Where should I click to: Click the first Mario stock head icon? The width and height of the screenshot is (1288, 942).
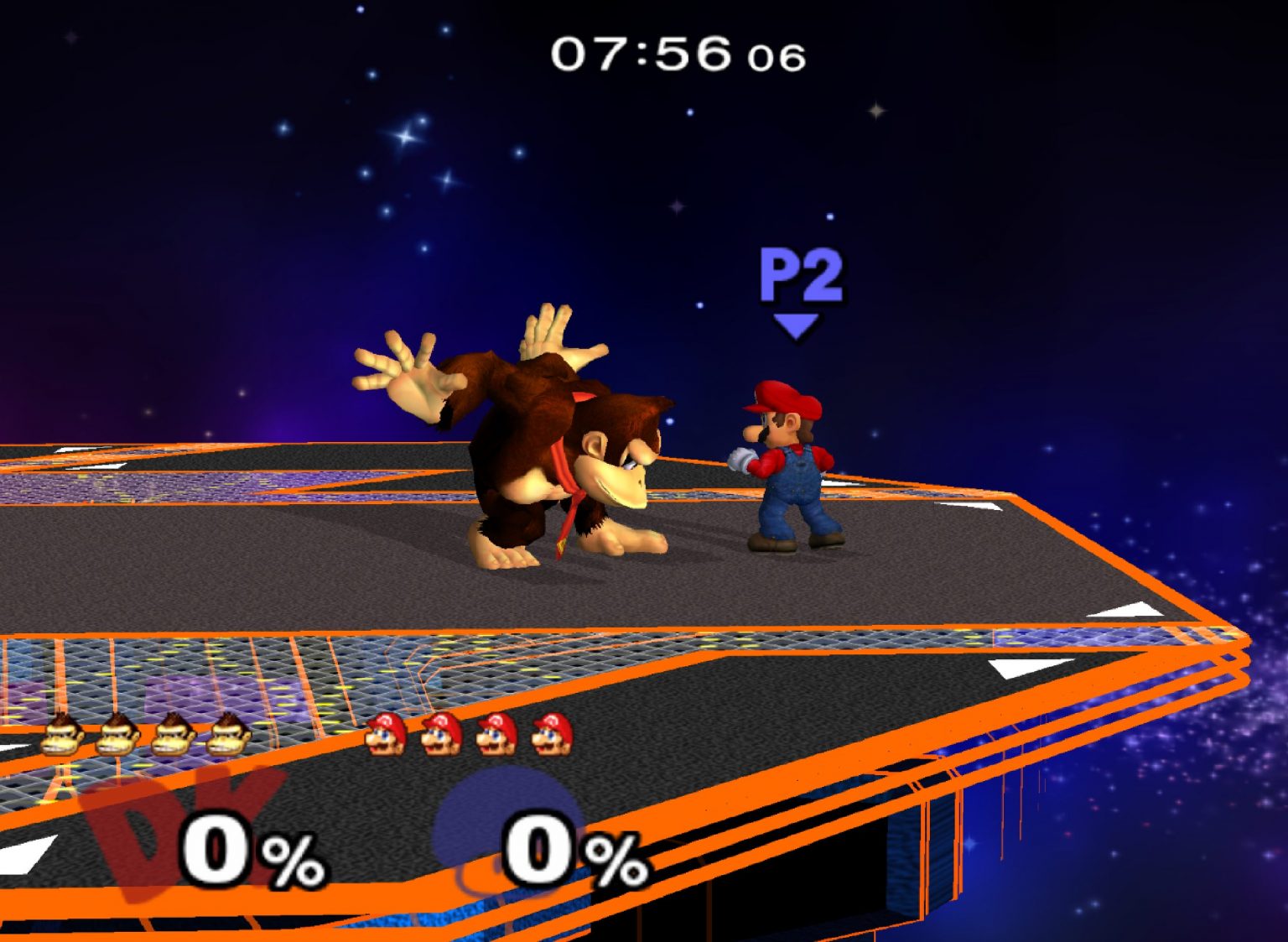click(387, 735)
